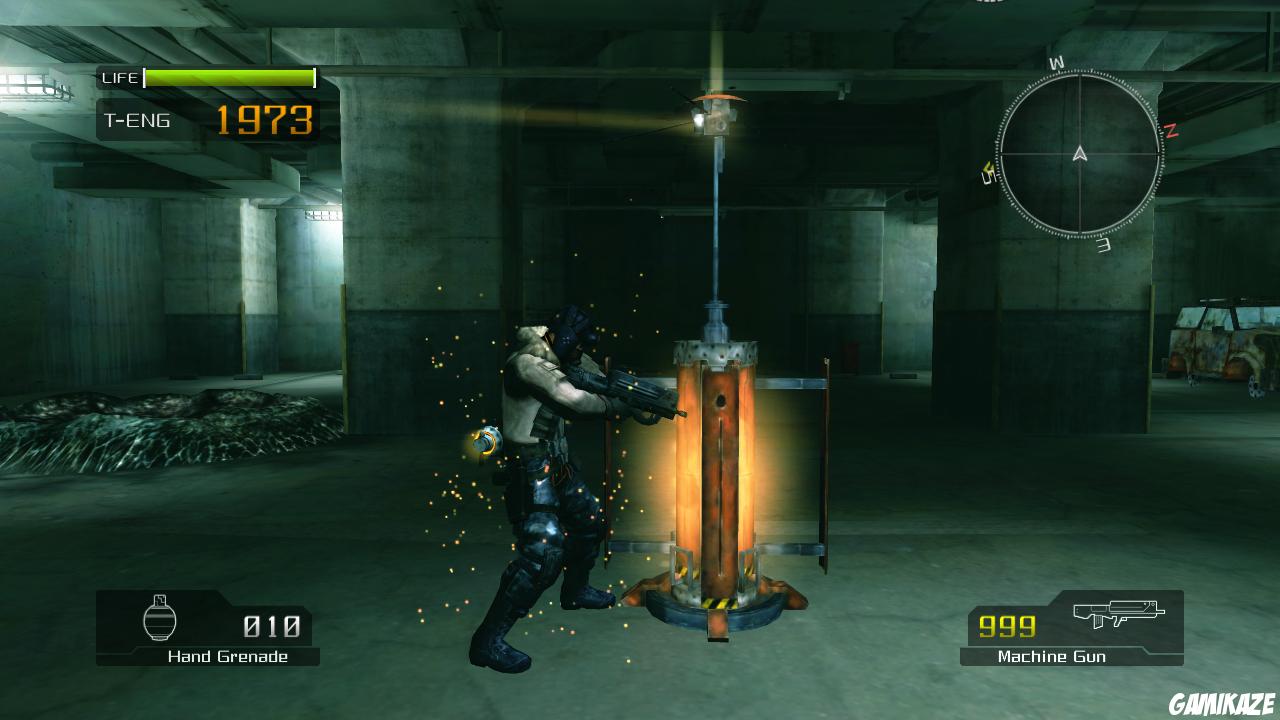Click the east marker on the compass
Screen dimensions: 1280x720
tap(1104, 245)
